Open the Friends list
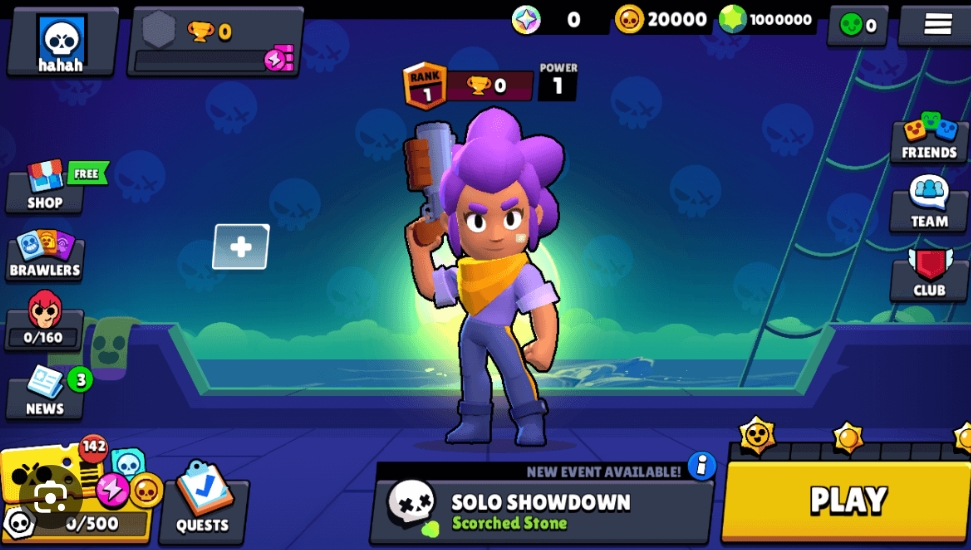The width and height of the screenshot is (971, 550). [x=929, y=138]
